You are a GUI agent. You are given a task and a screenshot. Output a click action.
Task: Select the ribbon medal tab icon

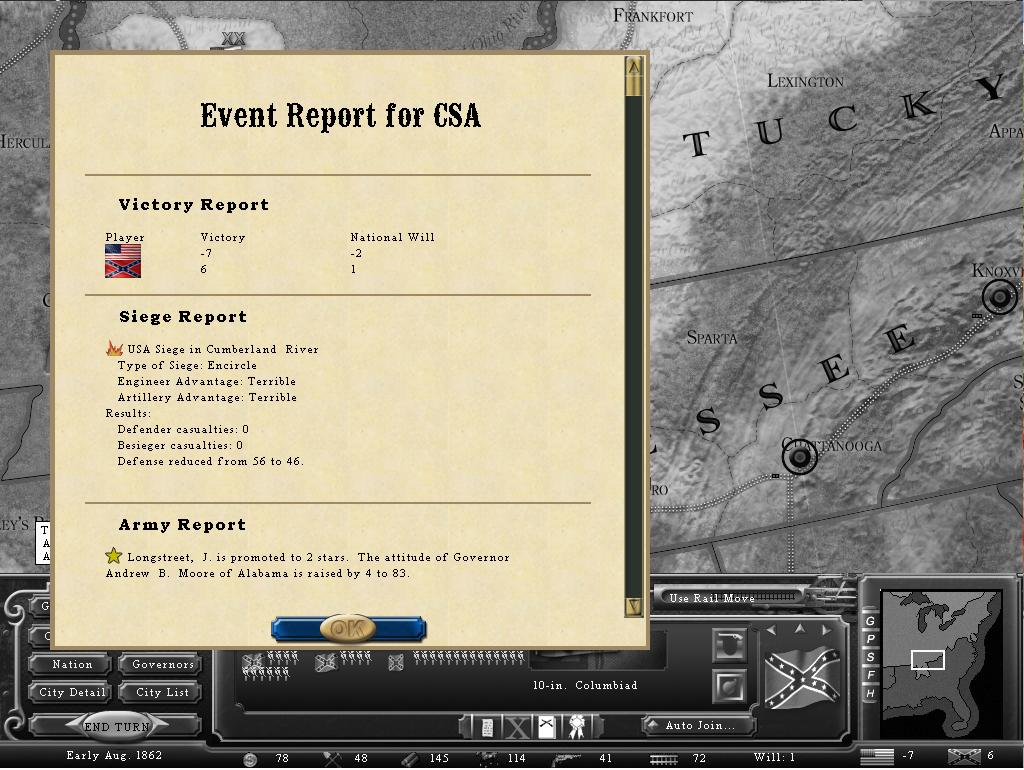click(576, 727)
